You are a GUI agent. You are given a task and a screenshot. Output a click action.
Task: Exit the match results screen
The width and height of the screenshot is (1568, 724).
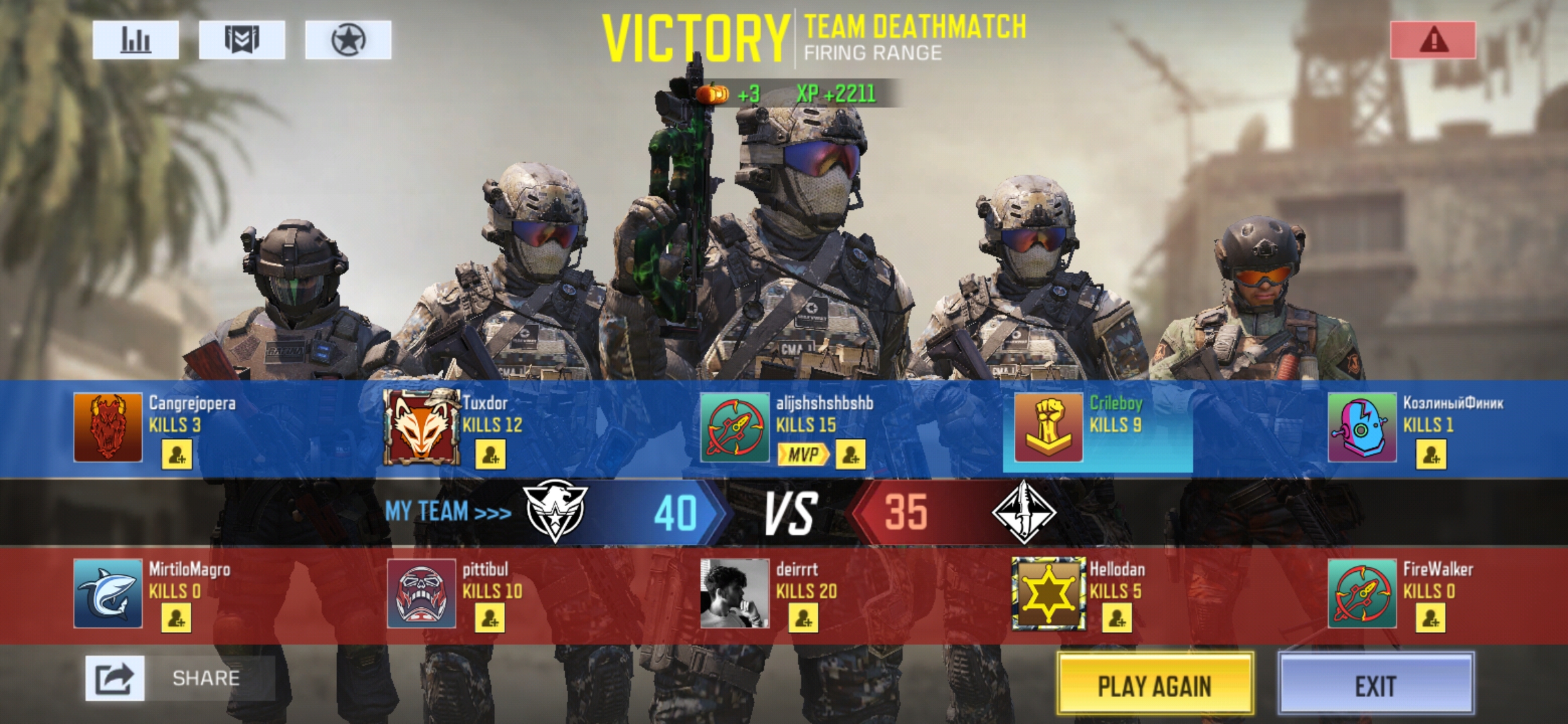[x=1376, y=684]
